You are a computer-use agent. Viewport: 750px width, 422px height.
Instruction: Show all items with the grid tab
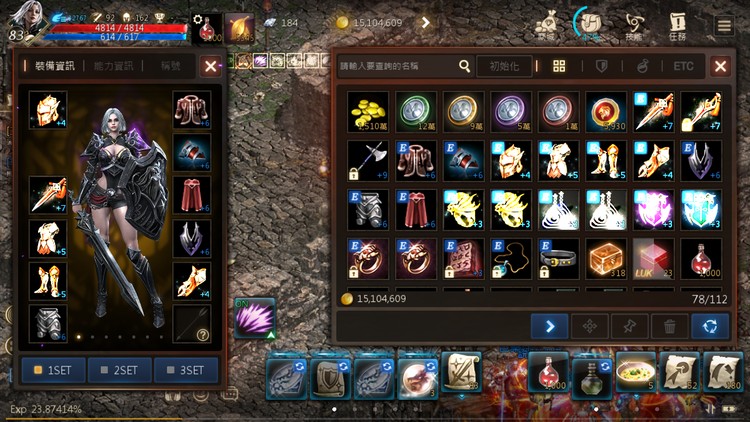[x=559, y=67]
